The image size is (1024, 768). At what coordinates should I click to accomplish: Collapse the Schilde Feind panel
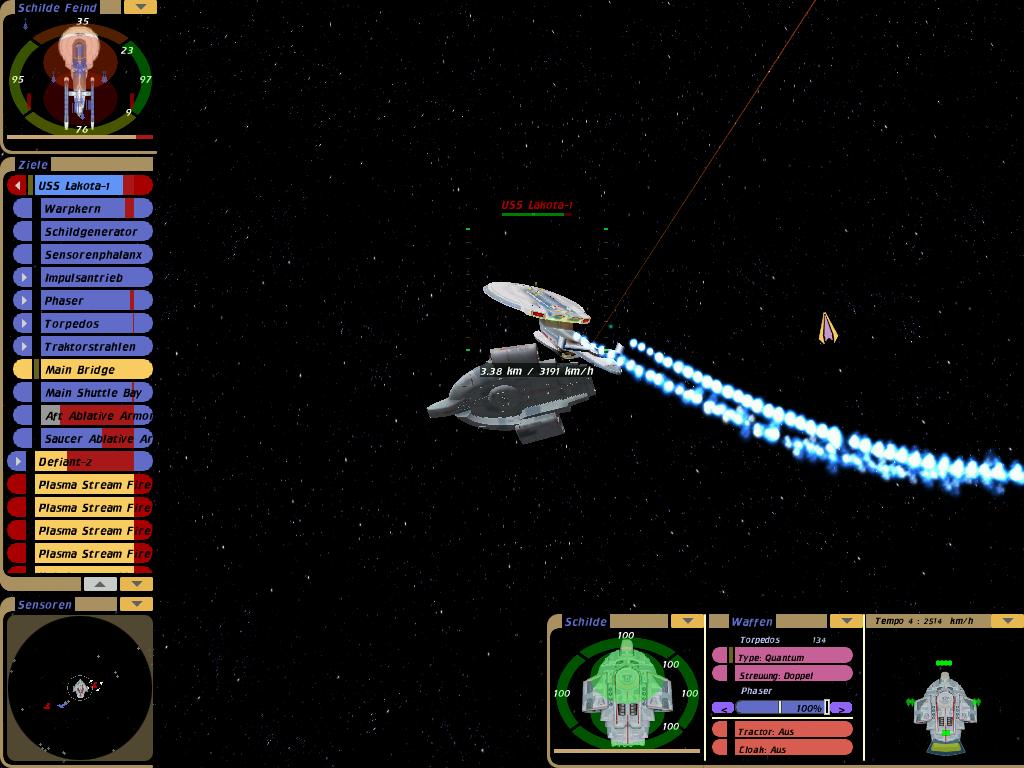tap(140, 7)
